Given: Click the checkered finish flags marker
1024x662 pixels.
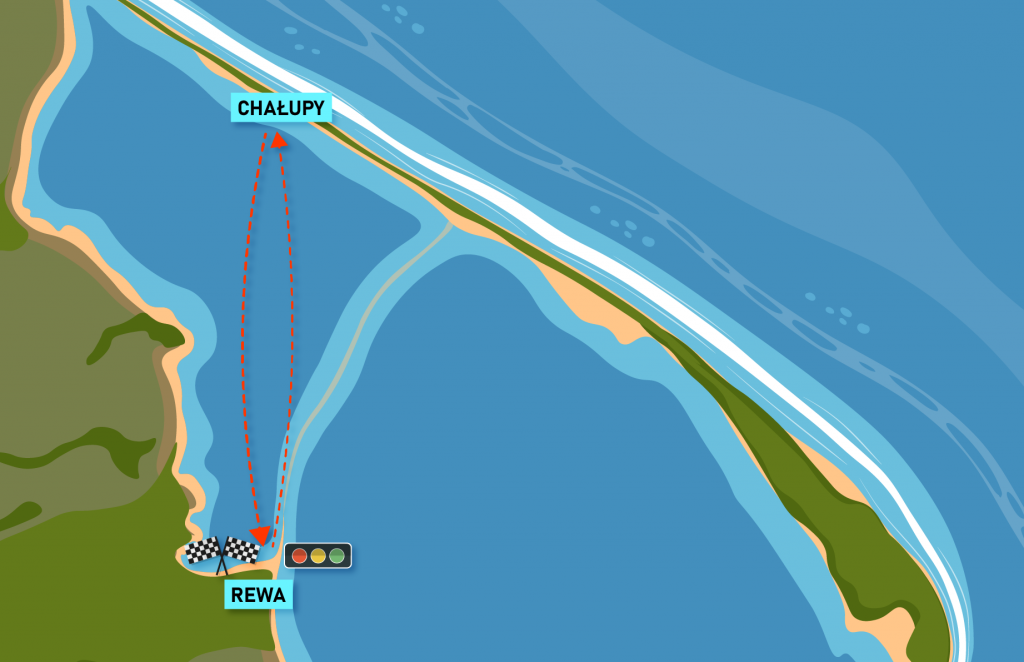Looking at the screenshot, I should [222, 553].
